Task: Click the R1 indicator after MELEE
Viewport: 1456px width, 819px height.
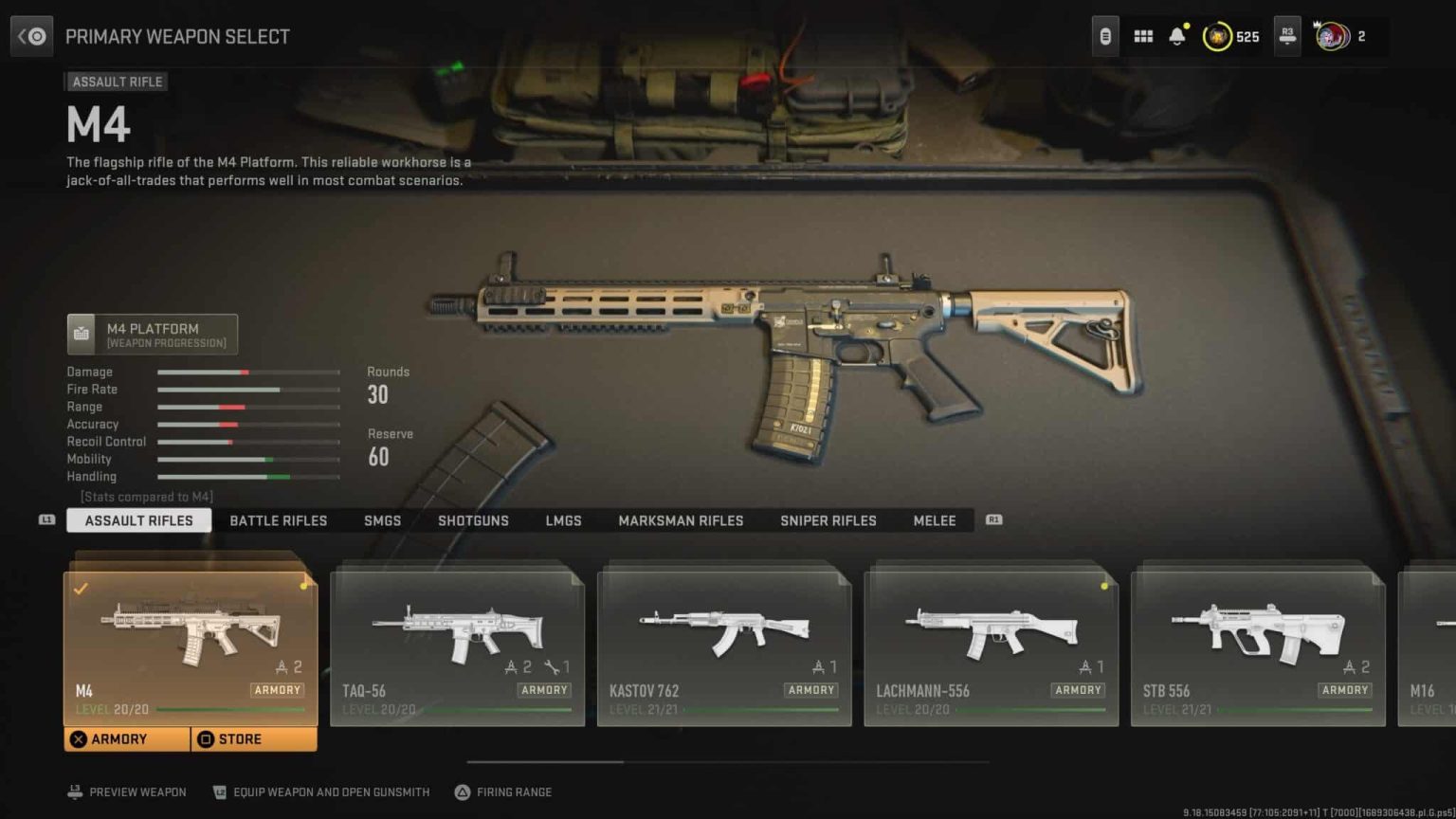Action: pos(993,519)
